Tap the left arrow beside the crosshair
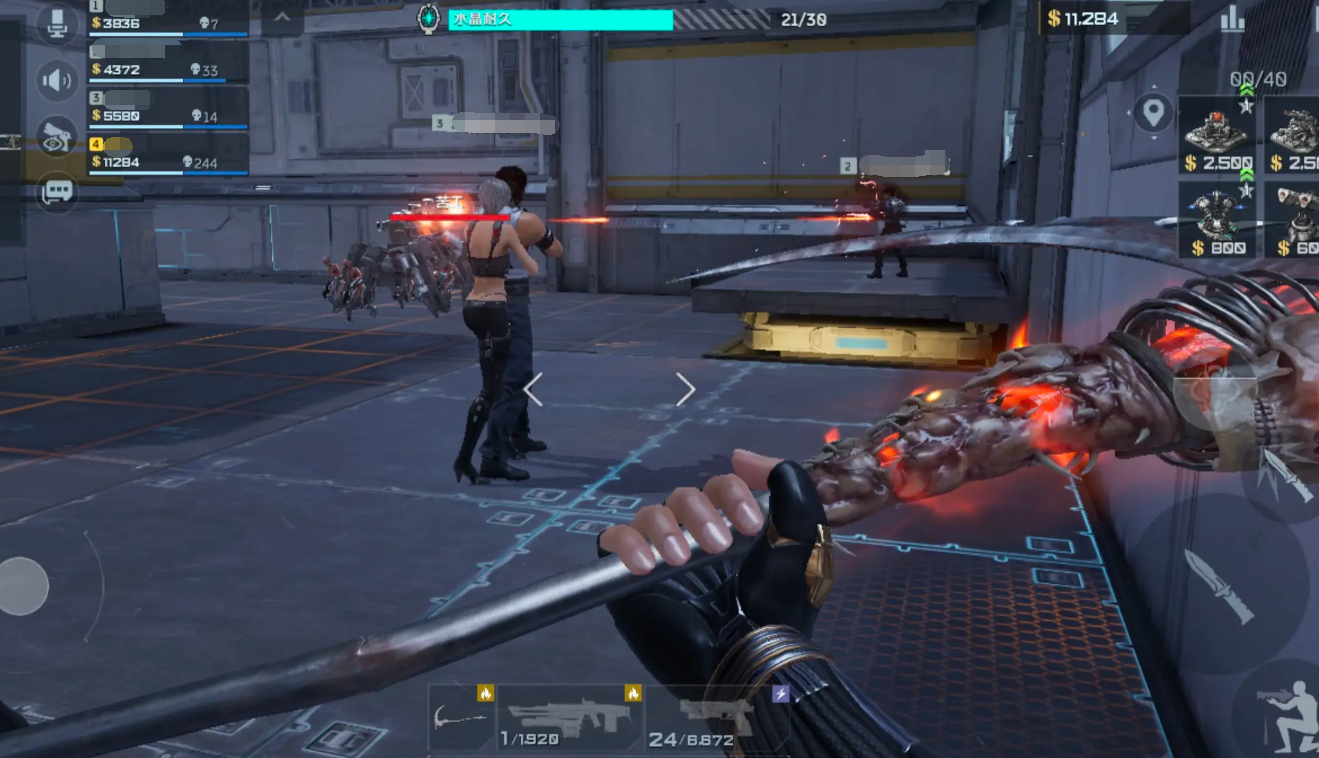This screenshot has width=1319, height=758. tap(533, 390)
